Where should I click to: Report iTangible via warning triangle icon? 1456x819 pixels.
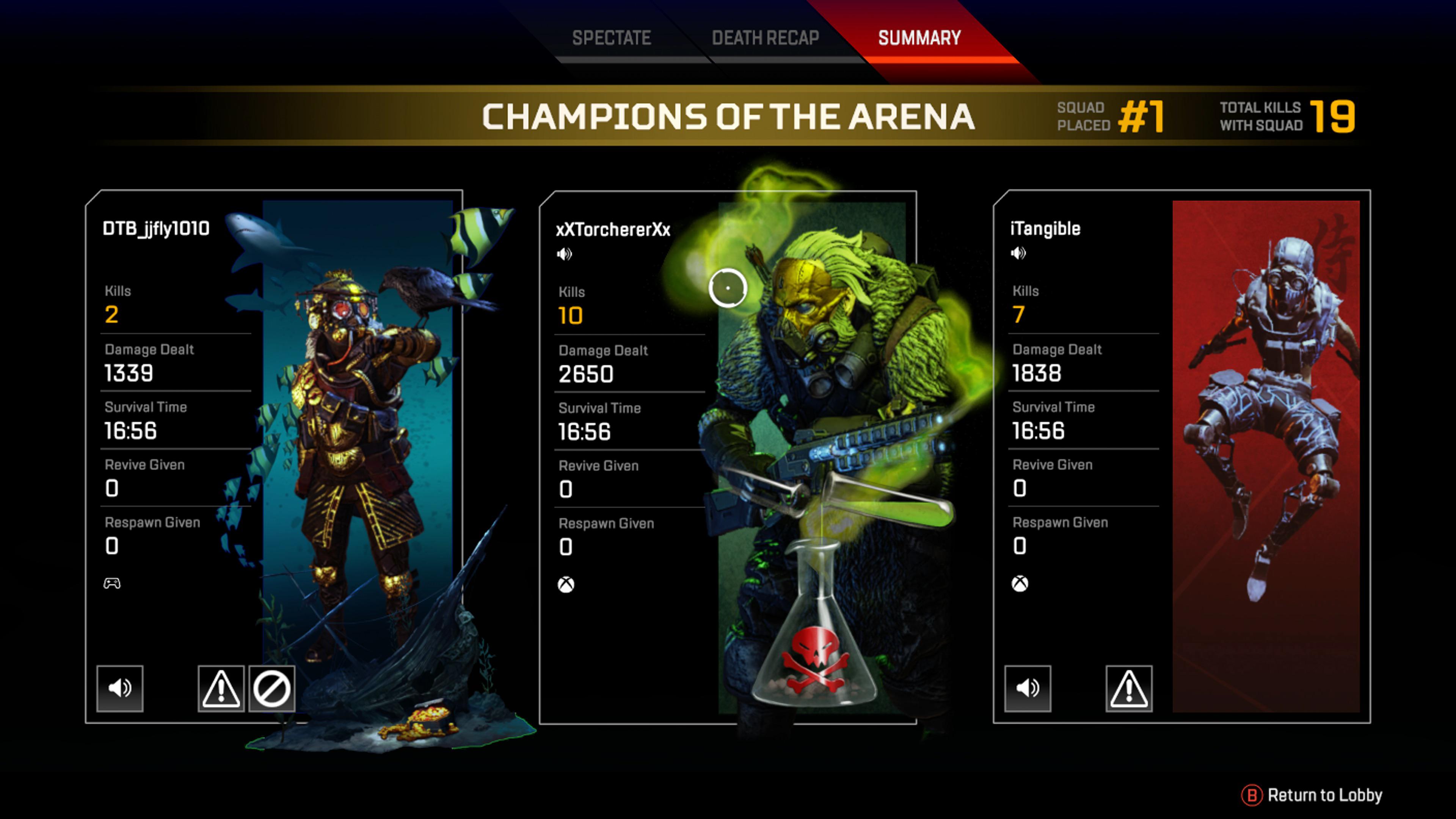coord(1130,689)
